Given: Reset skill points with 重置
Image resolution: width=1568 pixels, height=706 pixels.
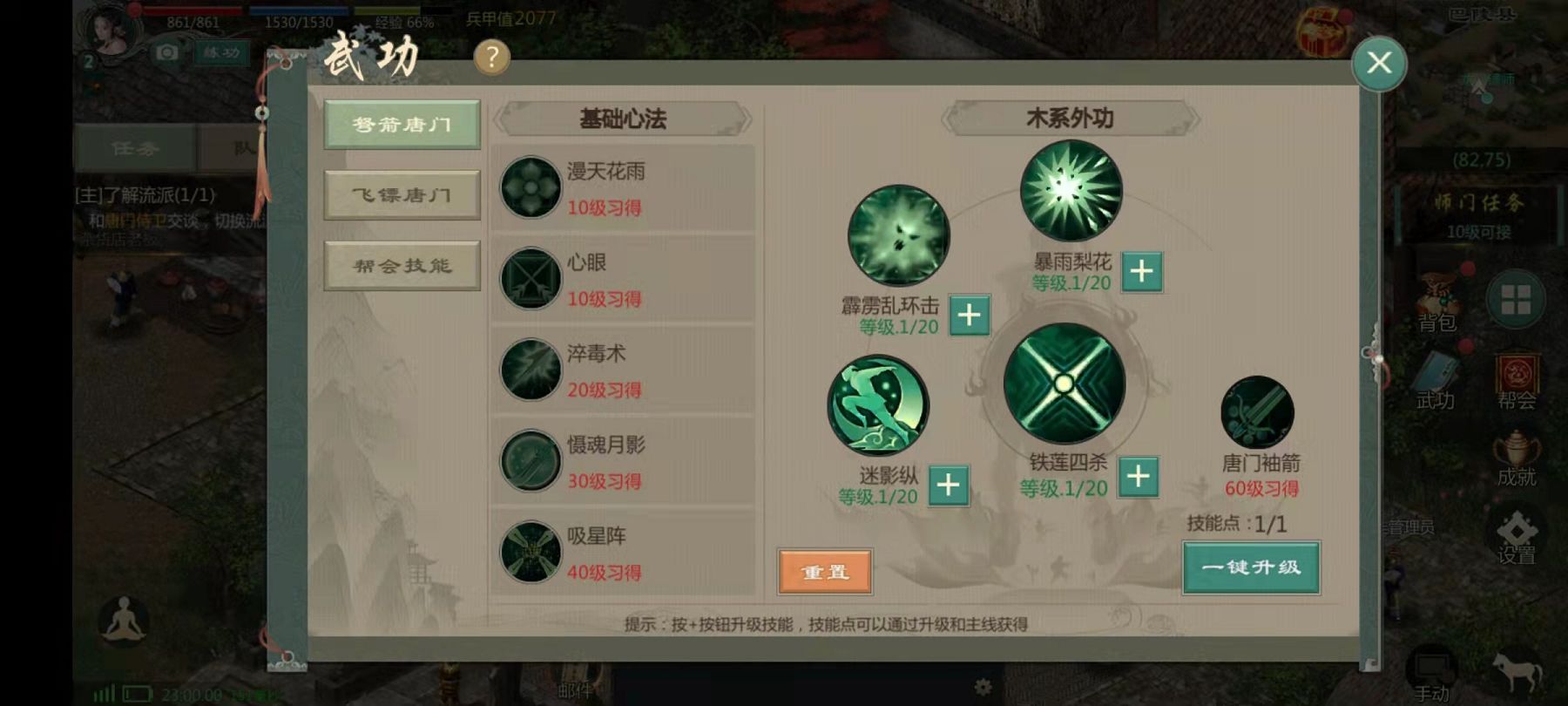Looking at the screenshot, I should click(x=825, y=572).
